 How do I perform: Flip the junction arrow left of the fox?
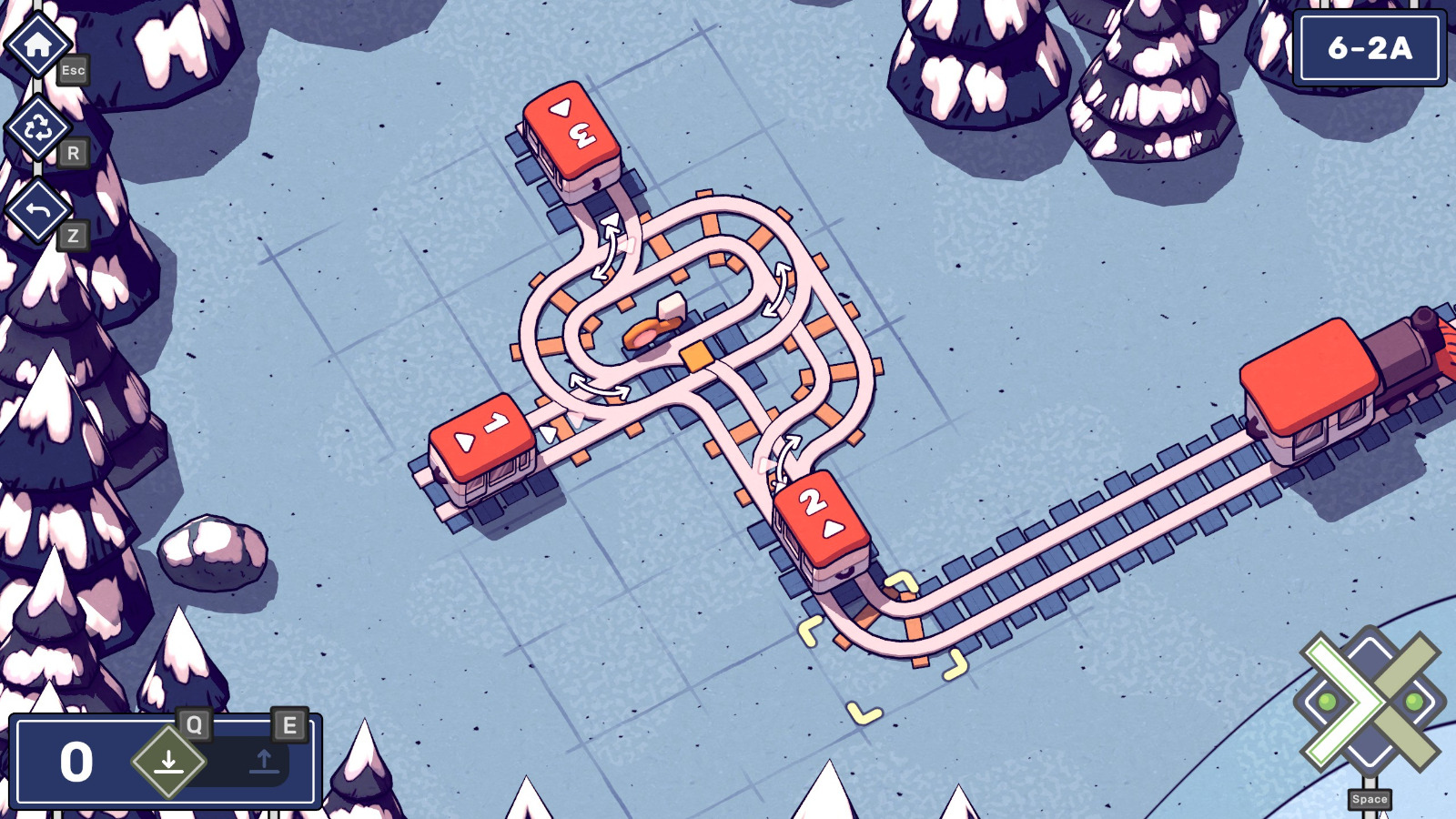tap(599, 385)
